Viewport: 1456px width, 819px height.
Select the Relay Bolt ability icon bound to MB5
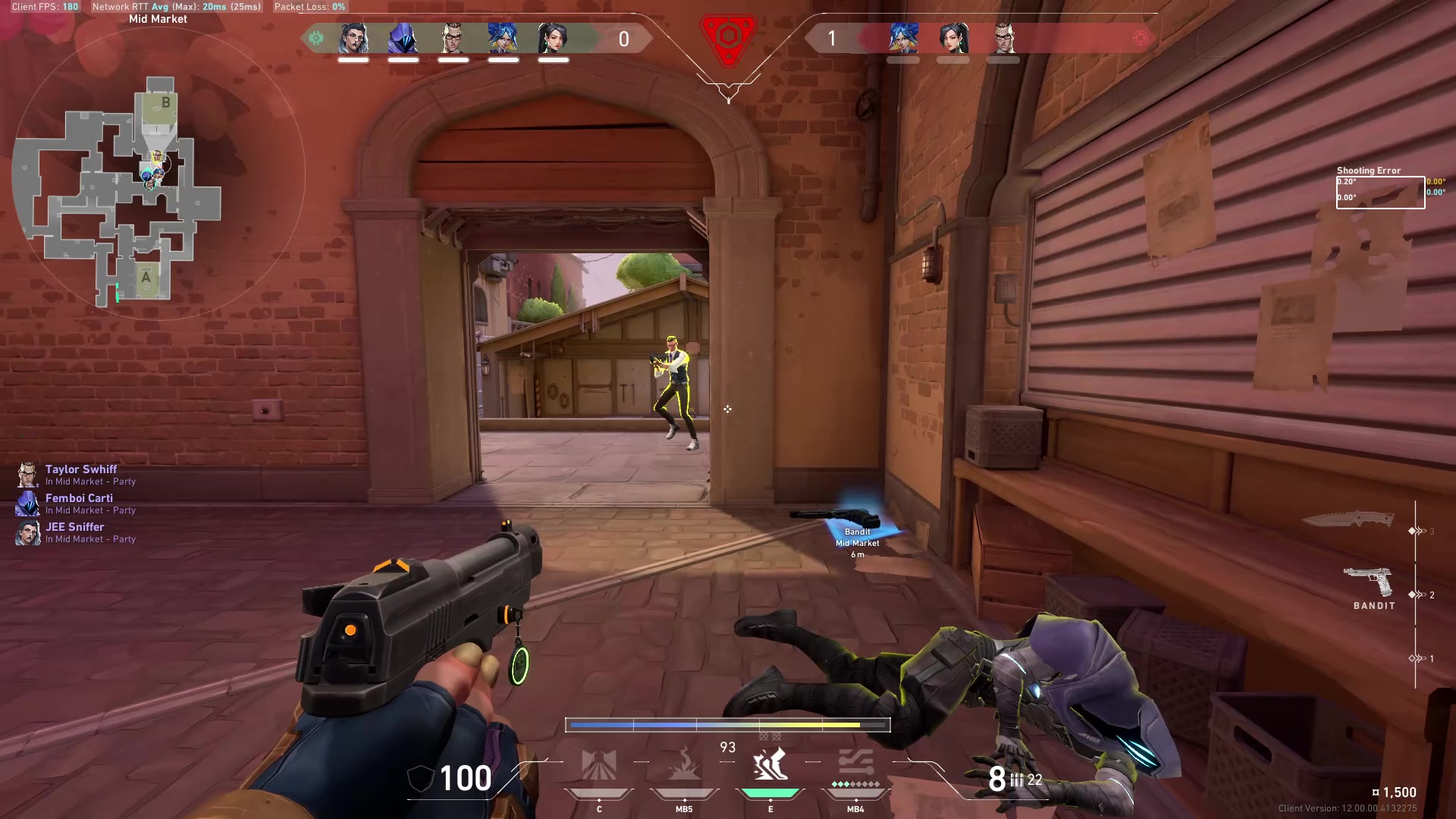click(685, 766)
